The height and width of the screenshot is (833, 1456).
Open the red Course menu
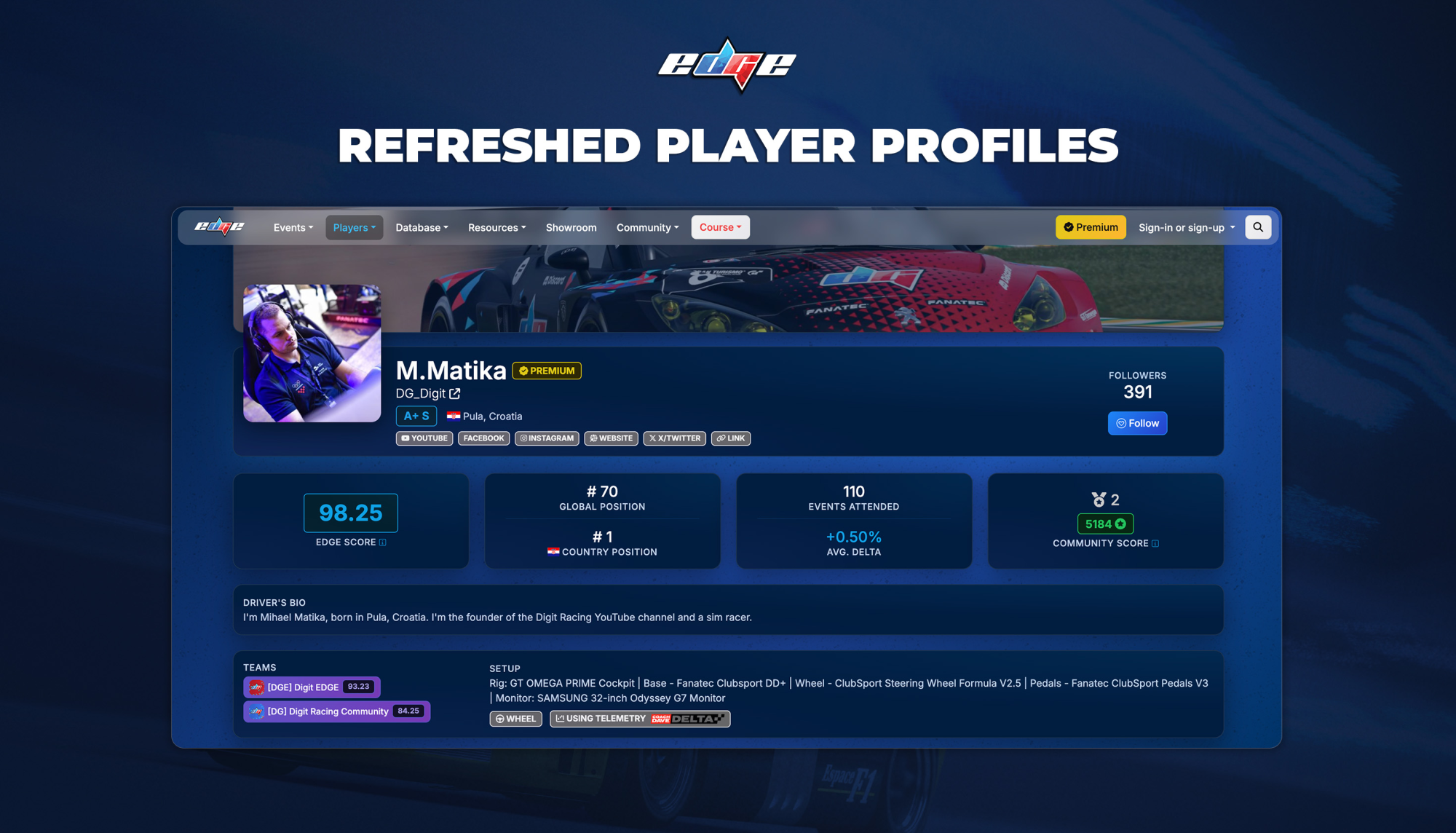[720, 227]
